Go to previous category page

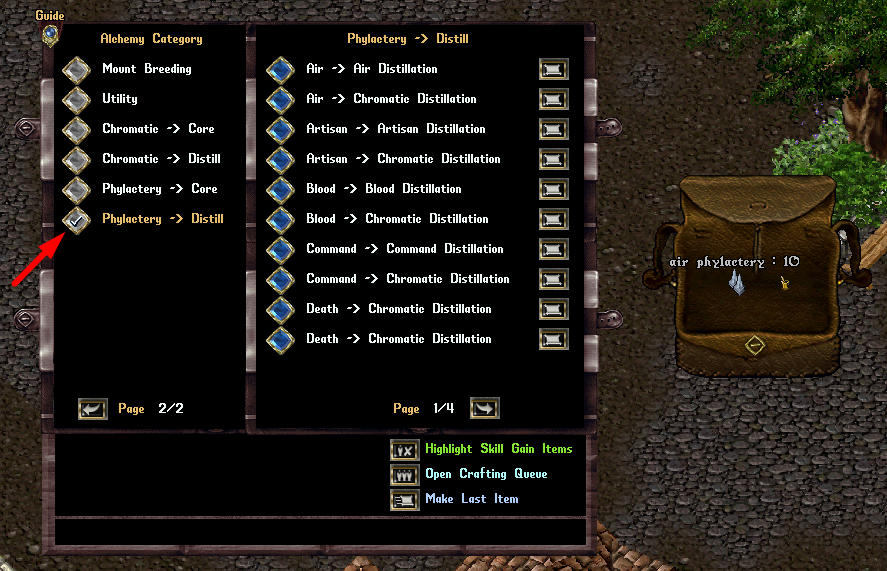[x=93, y=409]
